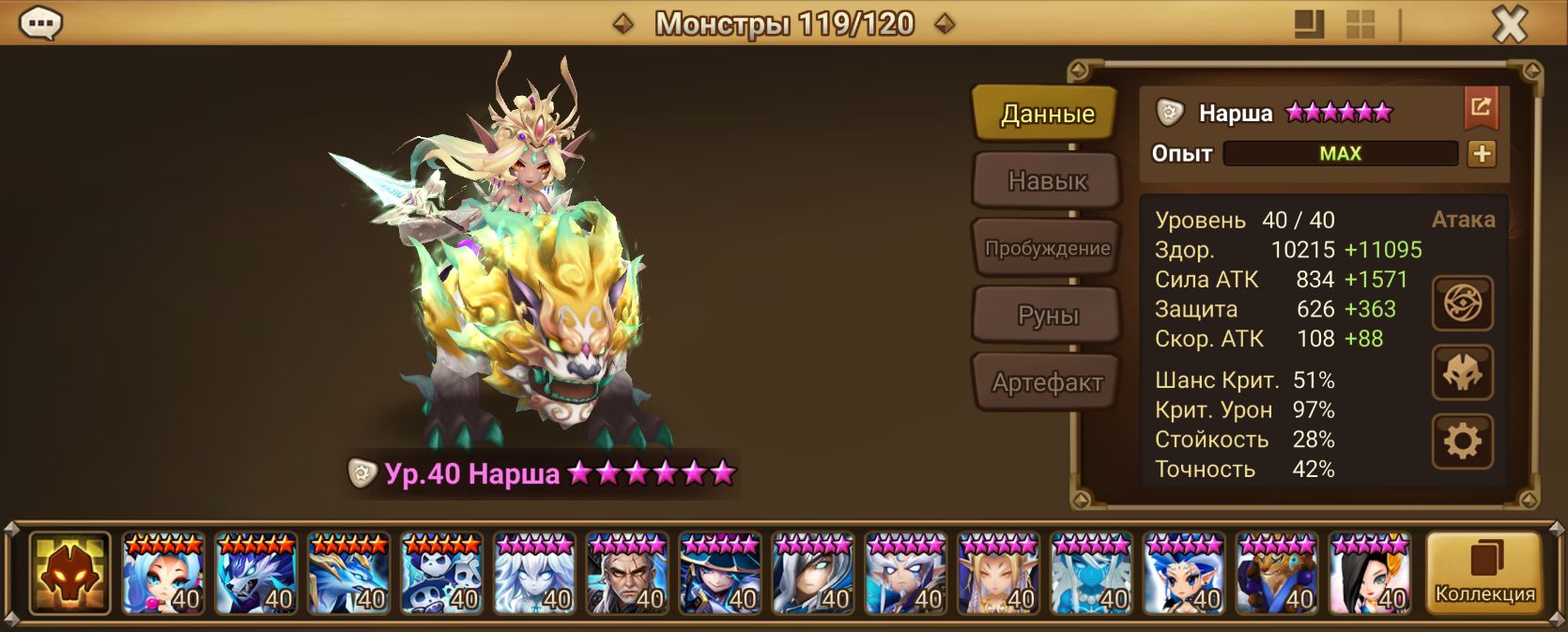Close the monster screen with the X
This screenshot has height=632, width=1568.
(1509, 24)
